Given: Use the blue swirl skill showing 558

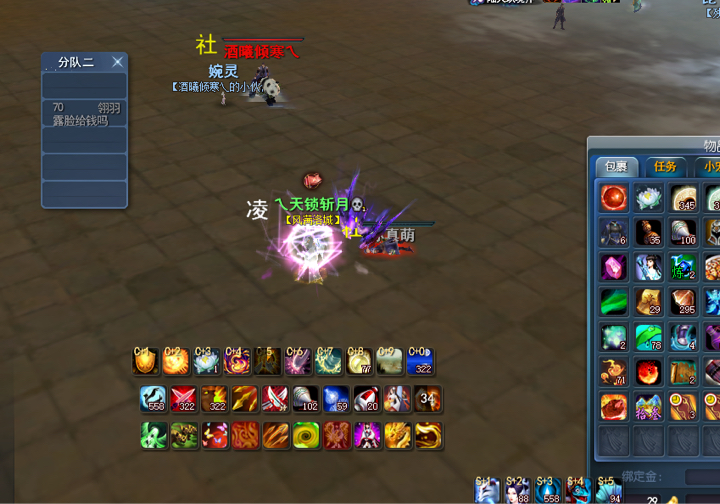Looking at the screenshot, I should coord(153,399).
